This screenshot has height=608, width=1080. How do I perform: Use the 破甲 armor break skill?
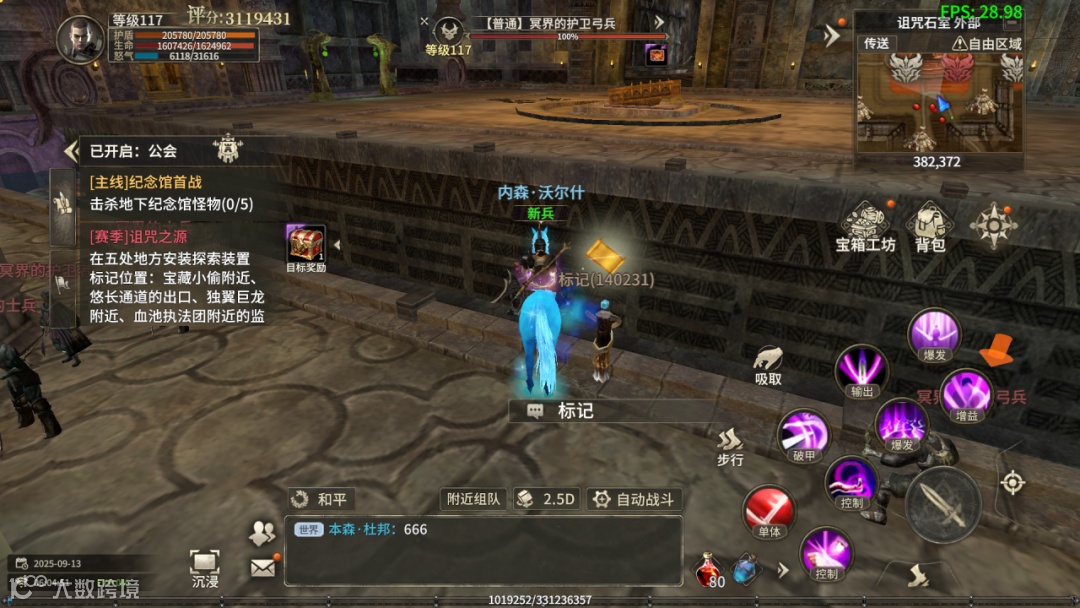pyautogui.click(x=804, y=435)
